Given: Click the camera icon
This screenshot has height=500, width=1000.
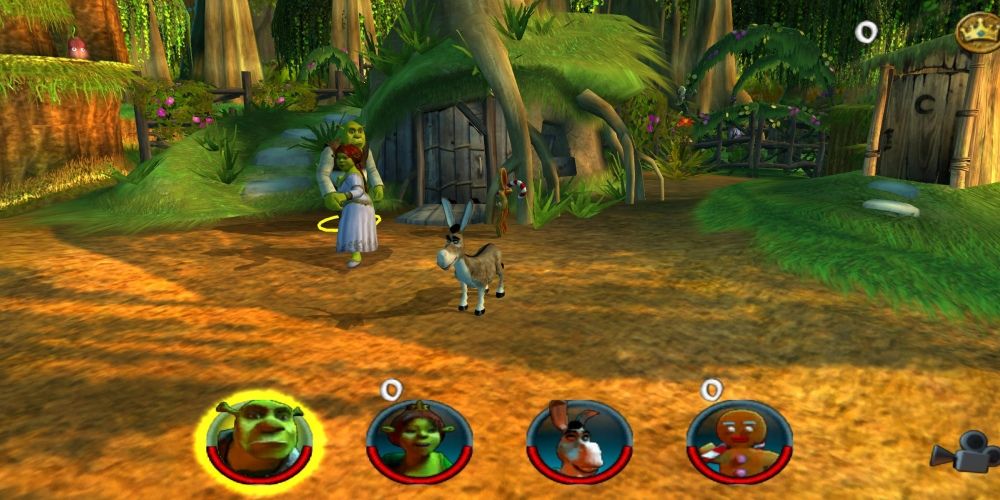Looking at the screenshot, I should [x=963, y=454].
